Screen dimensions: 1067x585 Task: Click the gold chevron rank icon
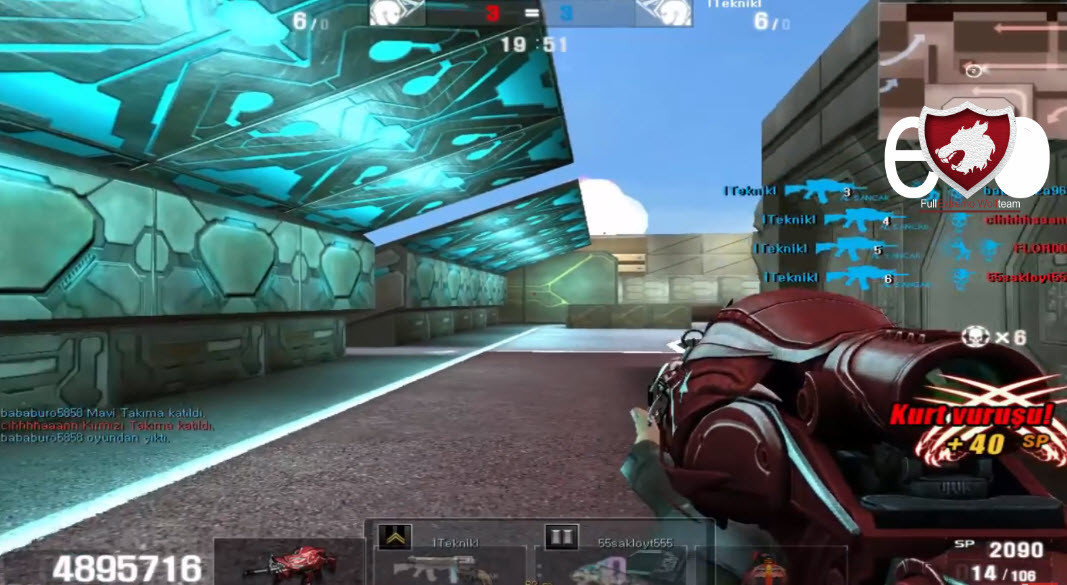click(394, 538)
